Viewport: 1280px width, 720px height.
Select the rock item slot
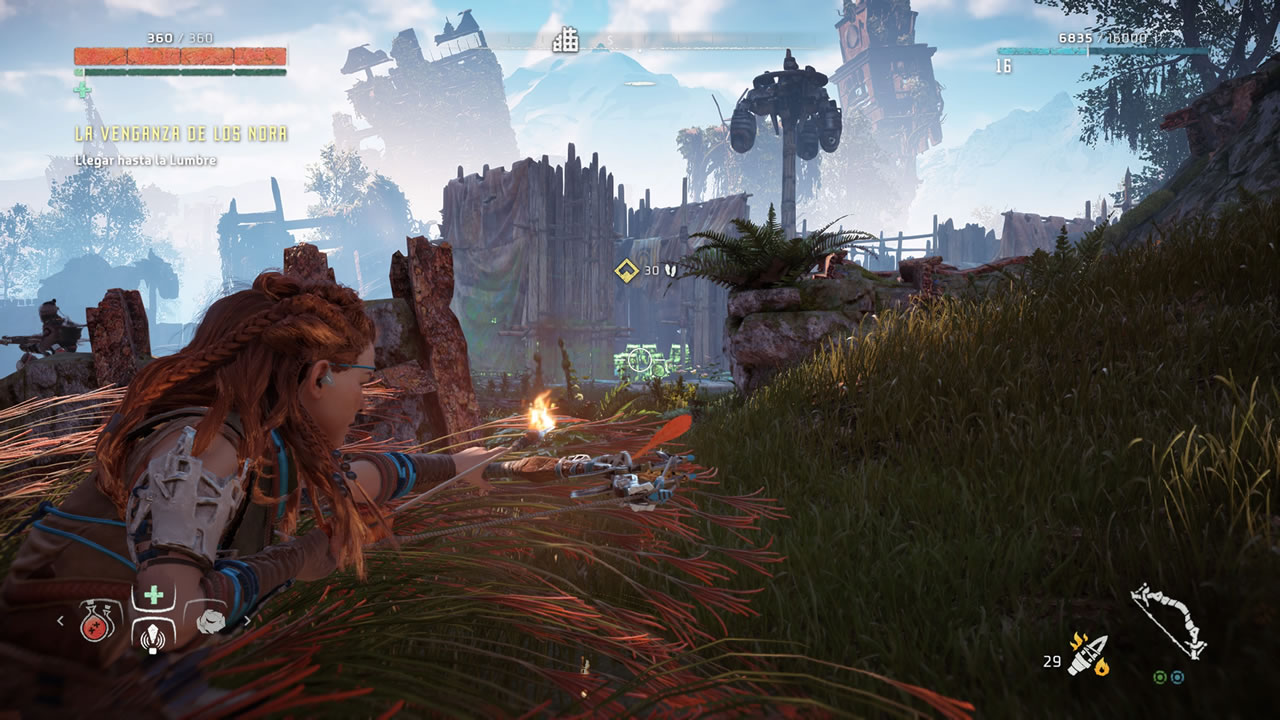[x=210, y=622]
